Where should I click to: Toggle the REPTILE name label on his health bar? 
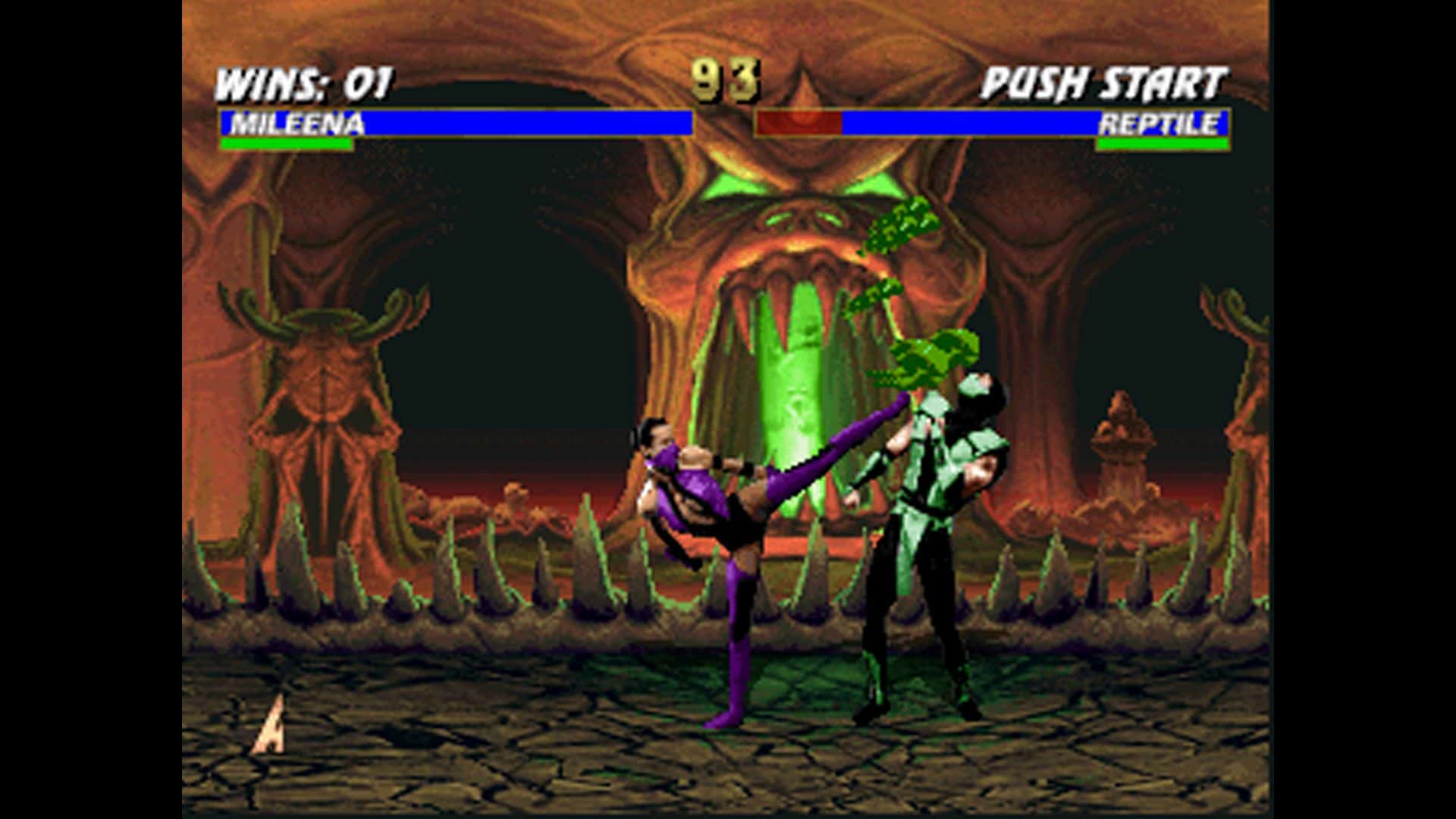click(x=1160, y=123)
